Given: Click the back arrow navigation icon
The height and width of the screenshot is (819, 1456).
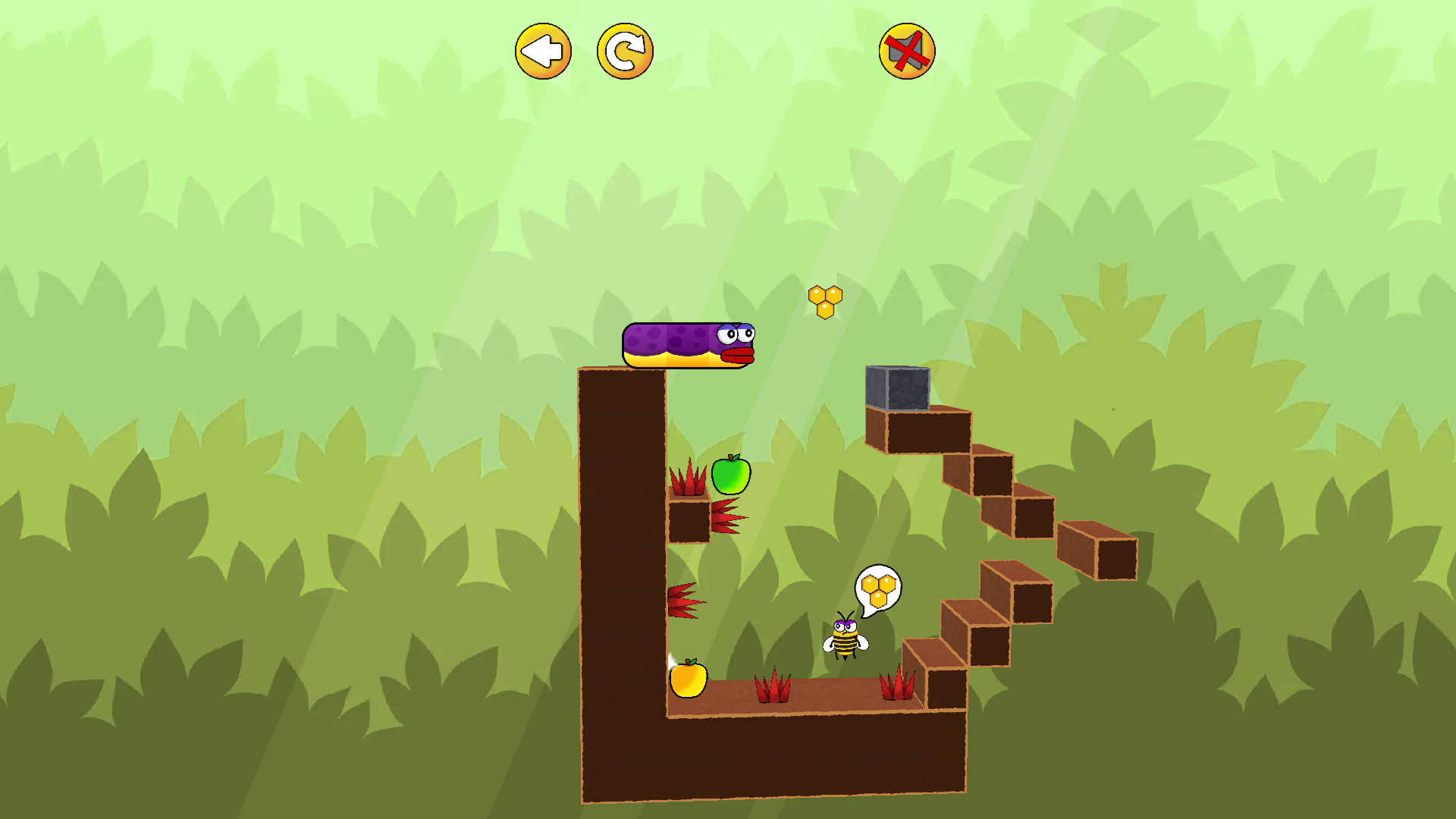Looking at the screenshot, I should (x=543, y=50).
